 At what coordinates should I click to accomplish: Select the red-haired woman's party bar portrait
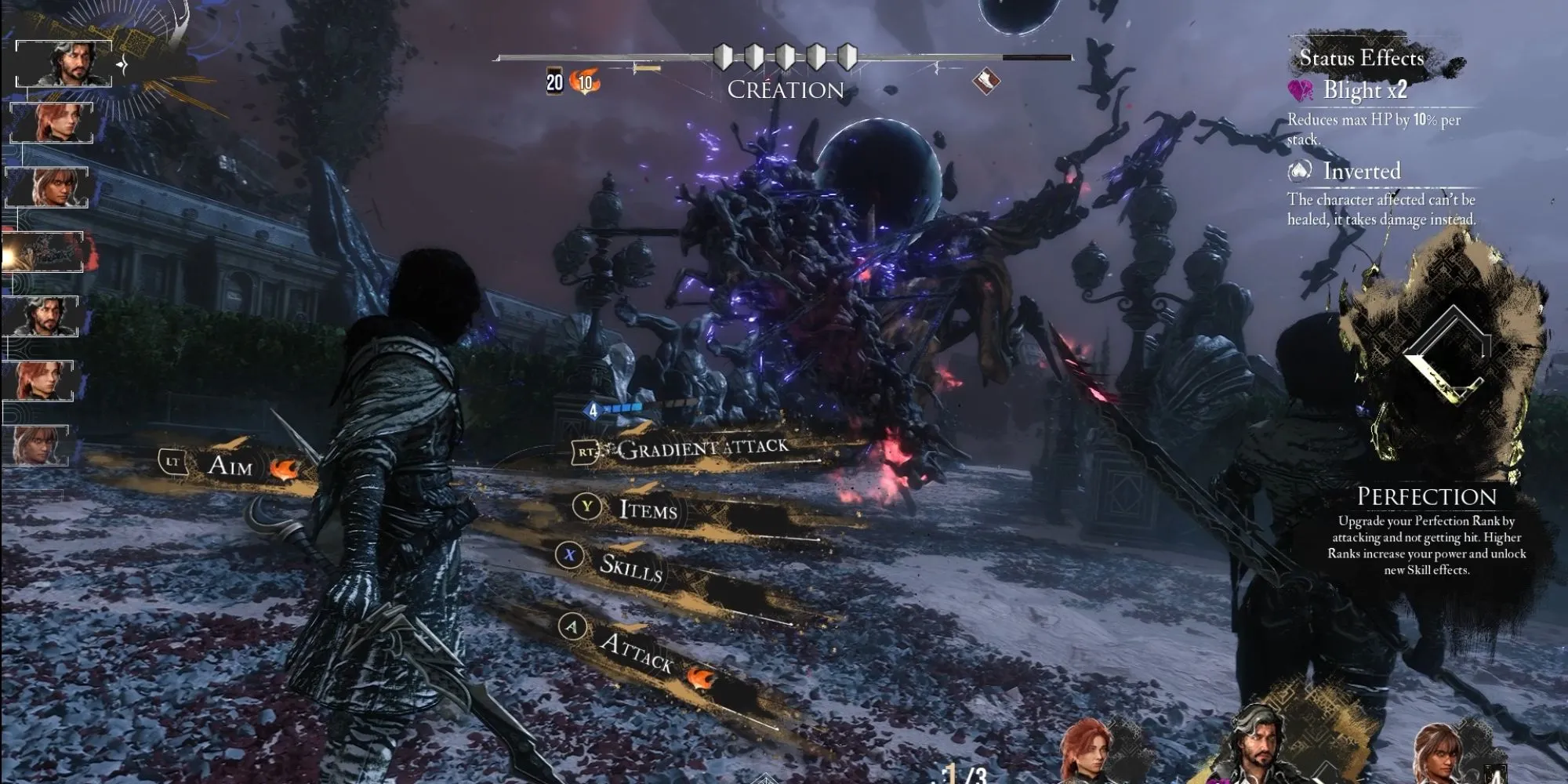point(1087,753)
